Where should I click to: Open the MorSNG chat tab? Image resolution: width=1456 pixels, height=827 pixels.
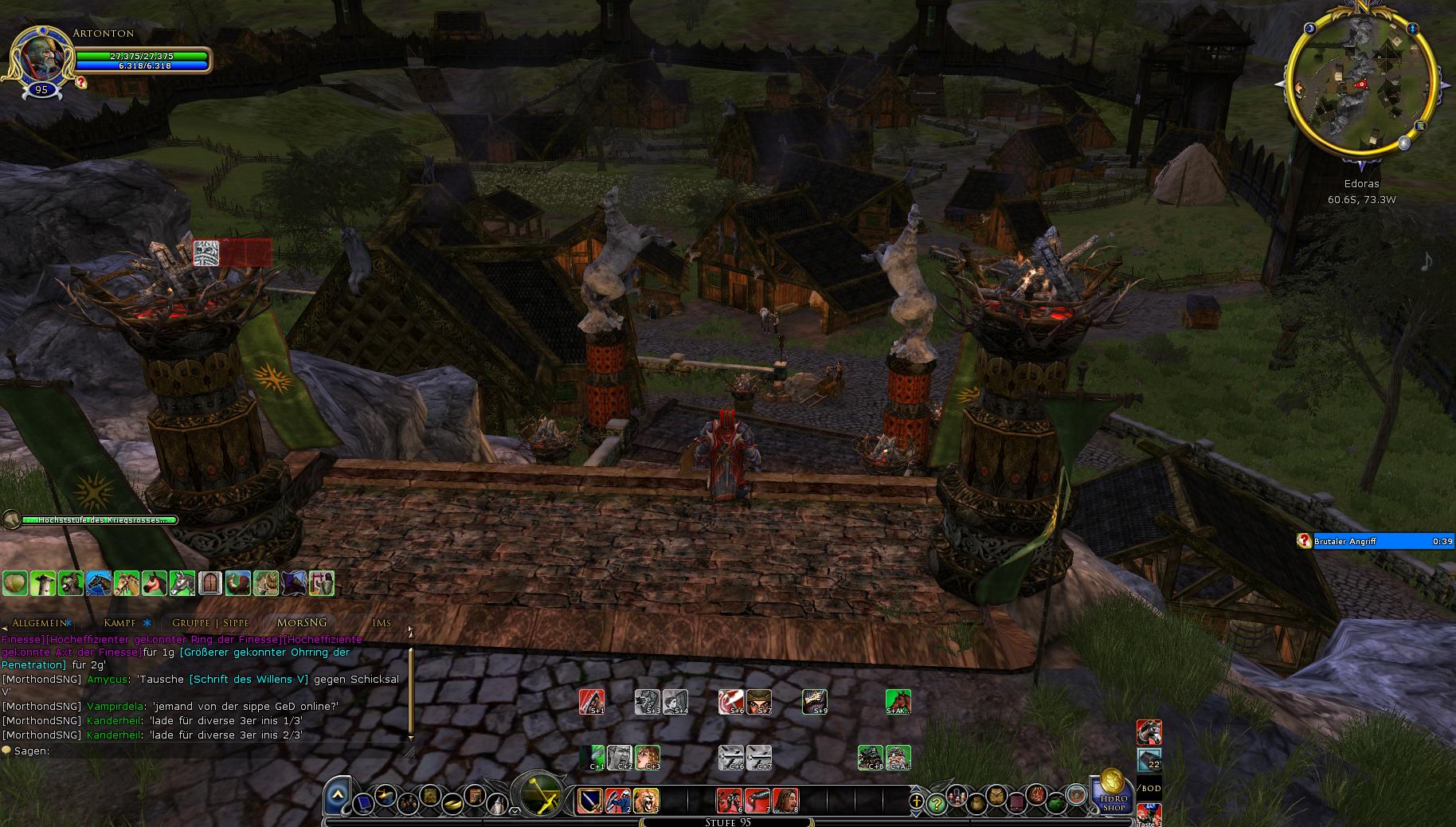[x=301, y=623]
